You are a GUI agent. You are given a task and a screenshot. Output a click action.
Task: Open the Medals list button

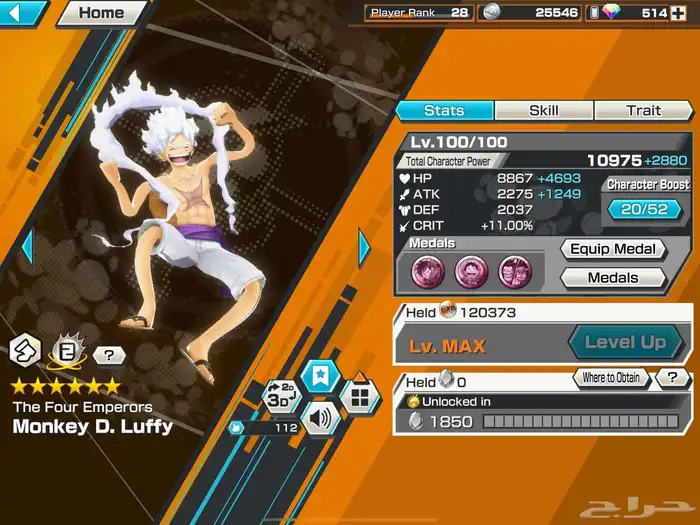click(613, 278)
